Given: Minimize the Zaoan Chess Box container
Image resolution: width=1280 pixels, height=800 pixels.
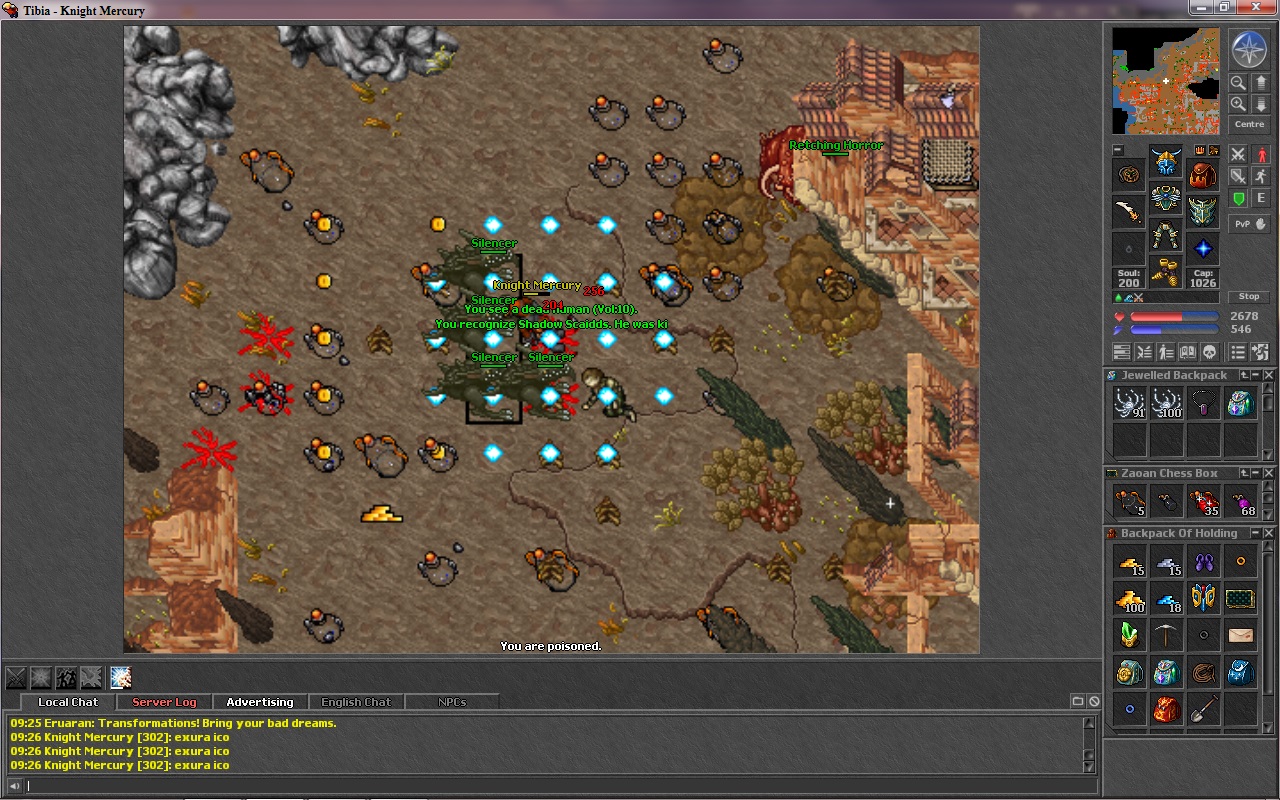Looking at the screenshot, I should (1256, 473).
